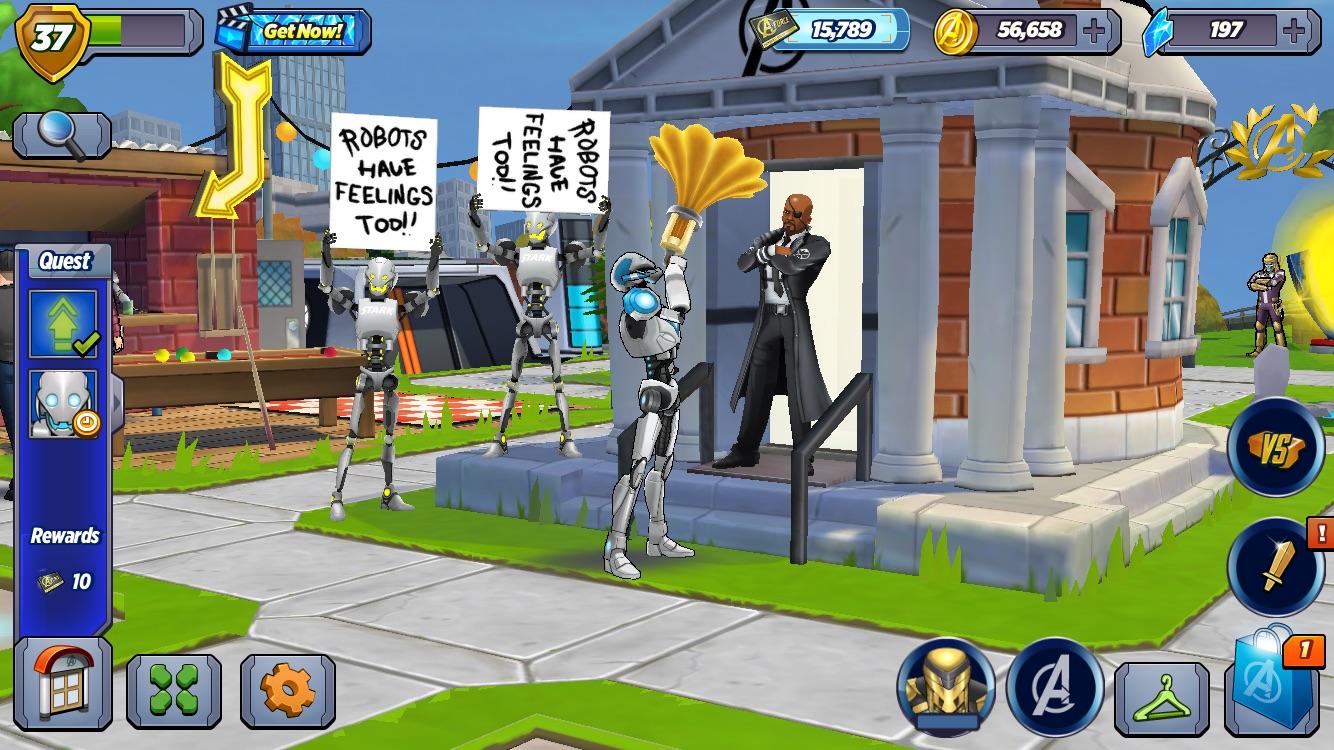Select the timed robot quest portrait
The width and height of the screenshot is (1334, 750).
pos(62,404)
